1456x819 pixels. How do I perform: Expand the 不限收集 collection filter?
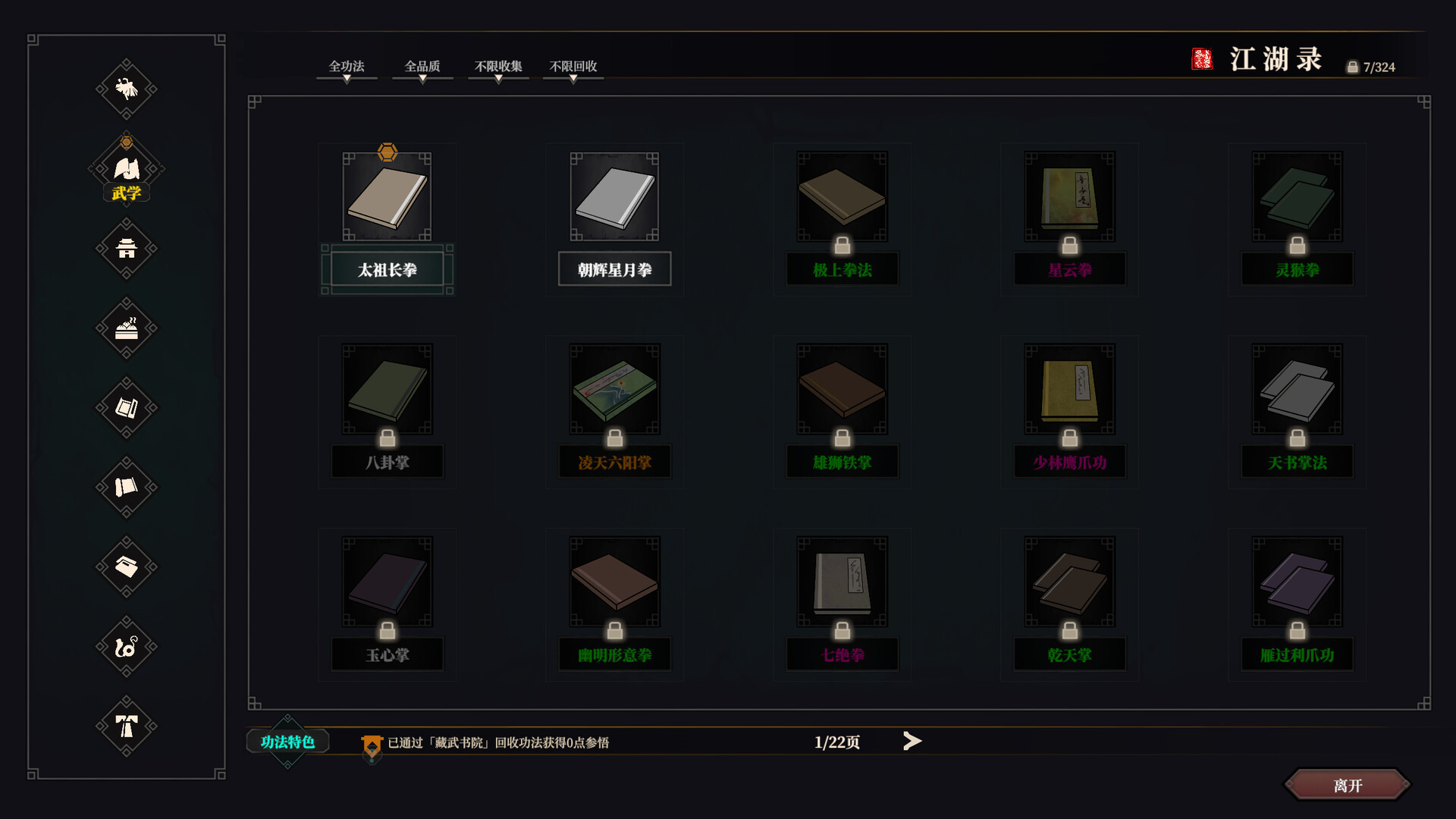tap(497, 67)
